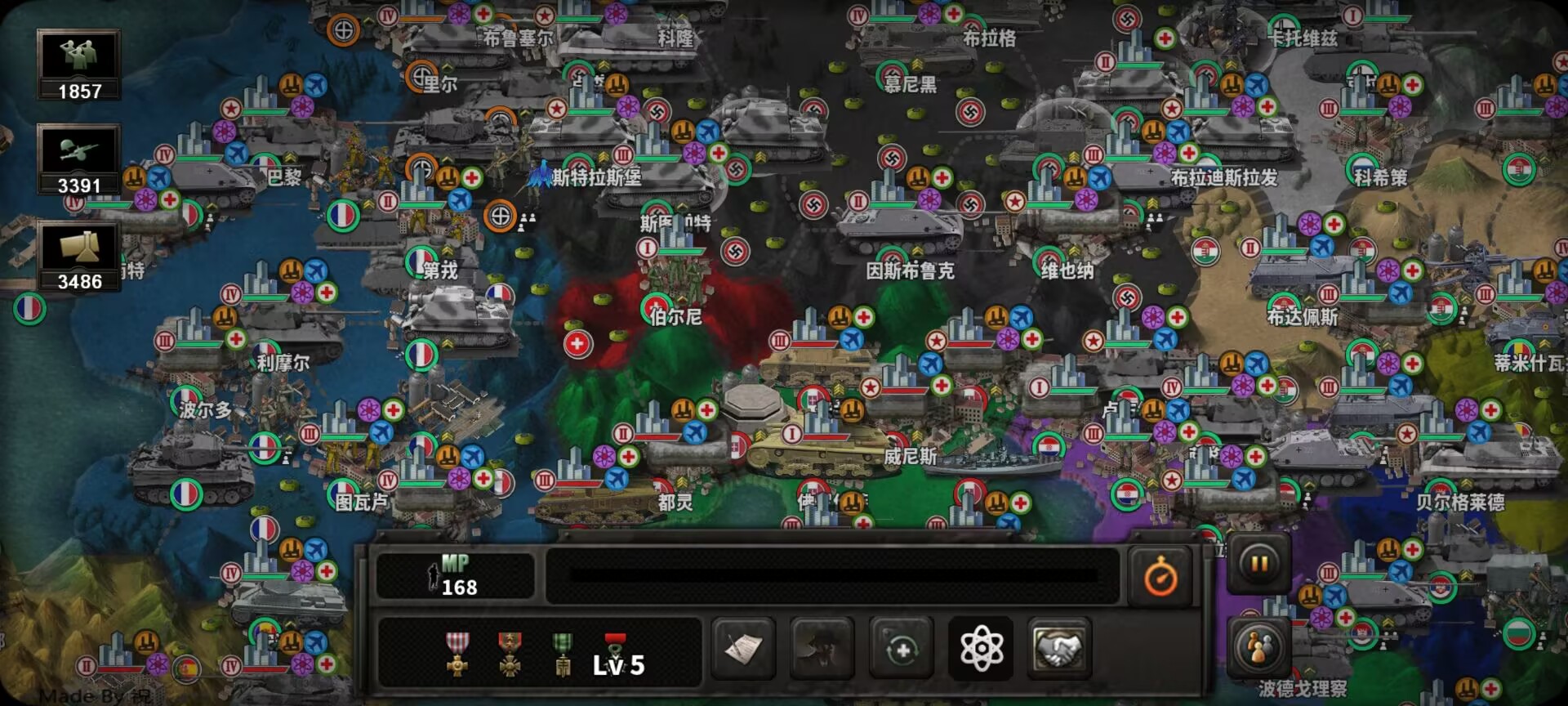Select the bronze cross medal with stars
1568x706 pixels.
pyautogui.click(x=510, y=655)
